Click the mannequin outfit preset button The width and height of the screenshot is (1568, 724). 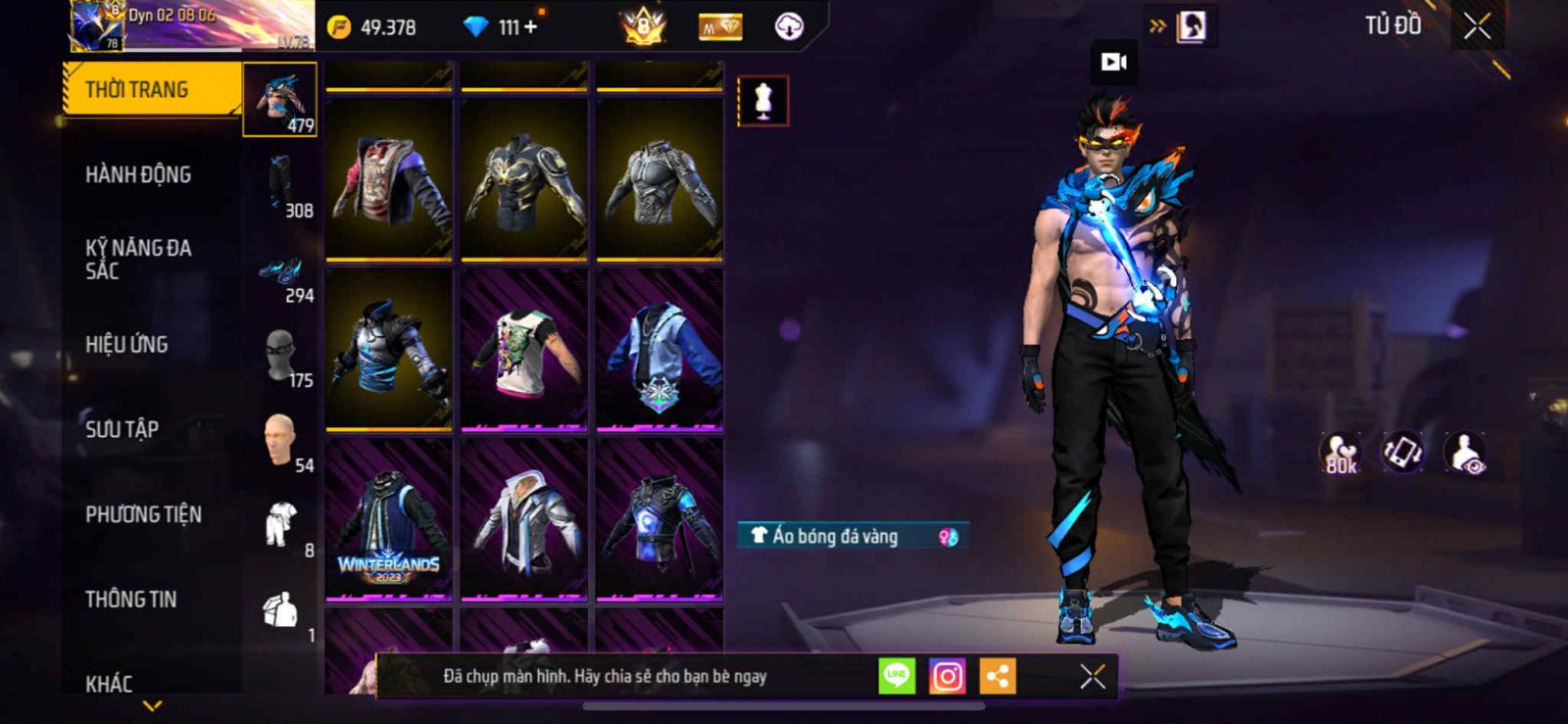click(x=762, y=101)
